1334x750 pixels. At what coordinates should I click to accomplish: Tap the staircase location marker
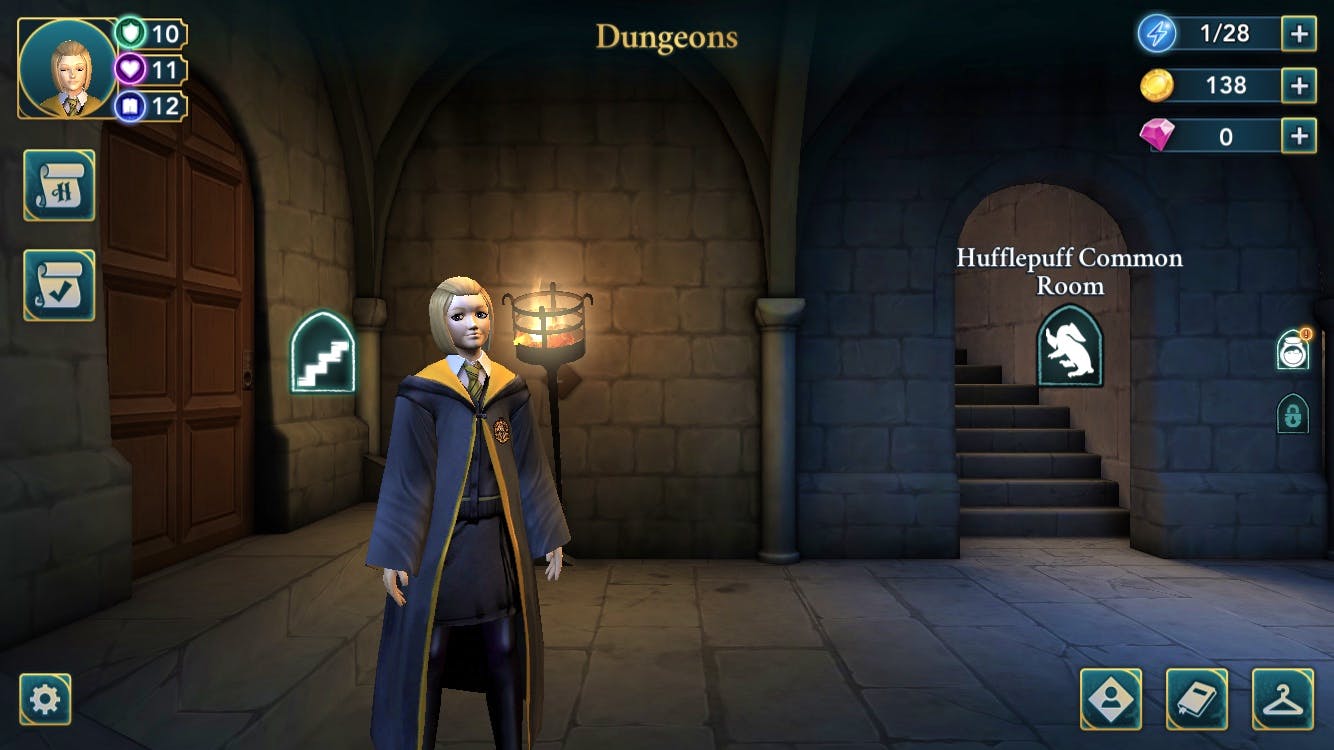tap(323, 352)
